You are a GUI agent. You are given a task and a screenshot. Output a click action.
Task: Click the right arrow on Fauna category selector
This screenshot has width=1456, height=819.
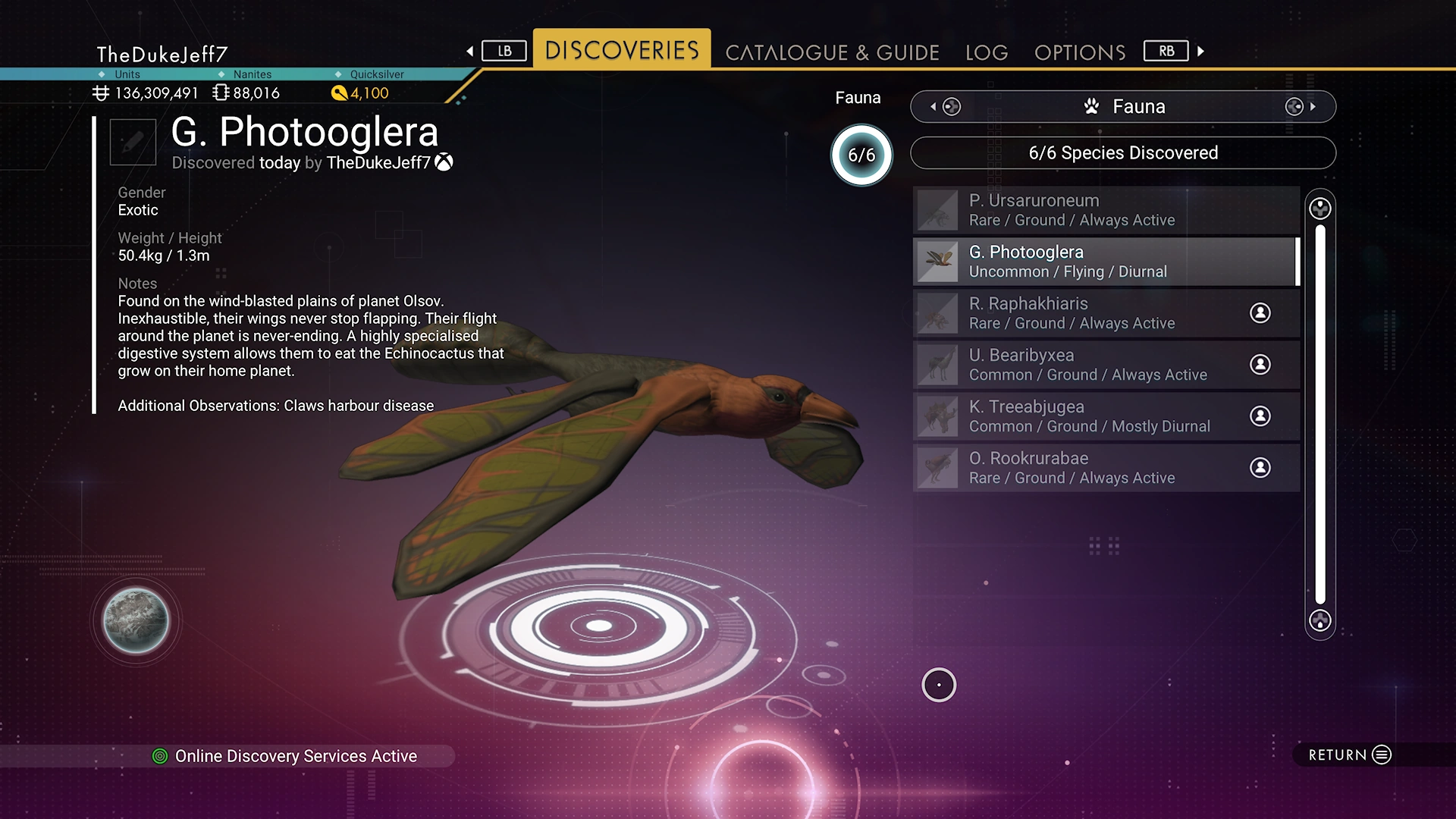[x=1312, y=107]
